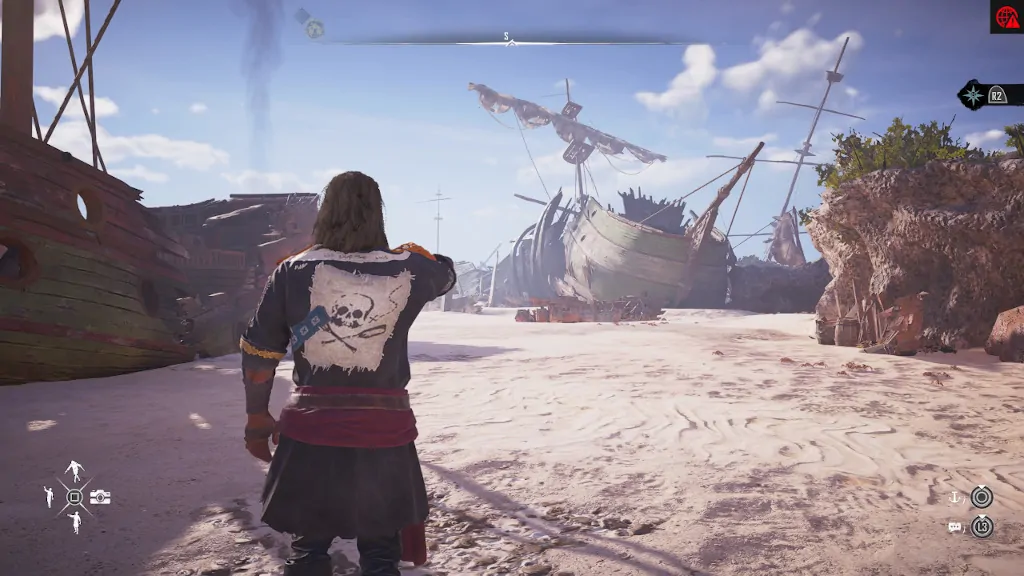Open the compass rose tracker icon
The height and width of the screenshot is (576, 1024).
pyautogui.click(x=972, y=95)
